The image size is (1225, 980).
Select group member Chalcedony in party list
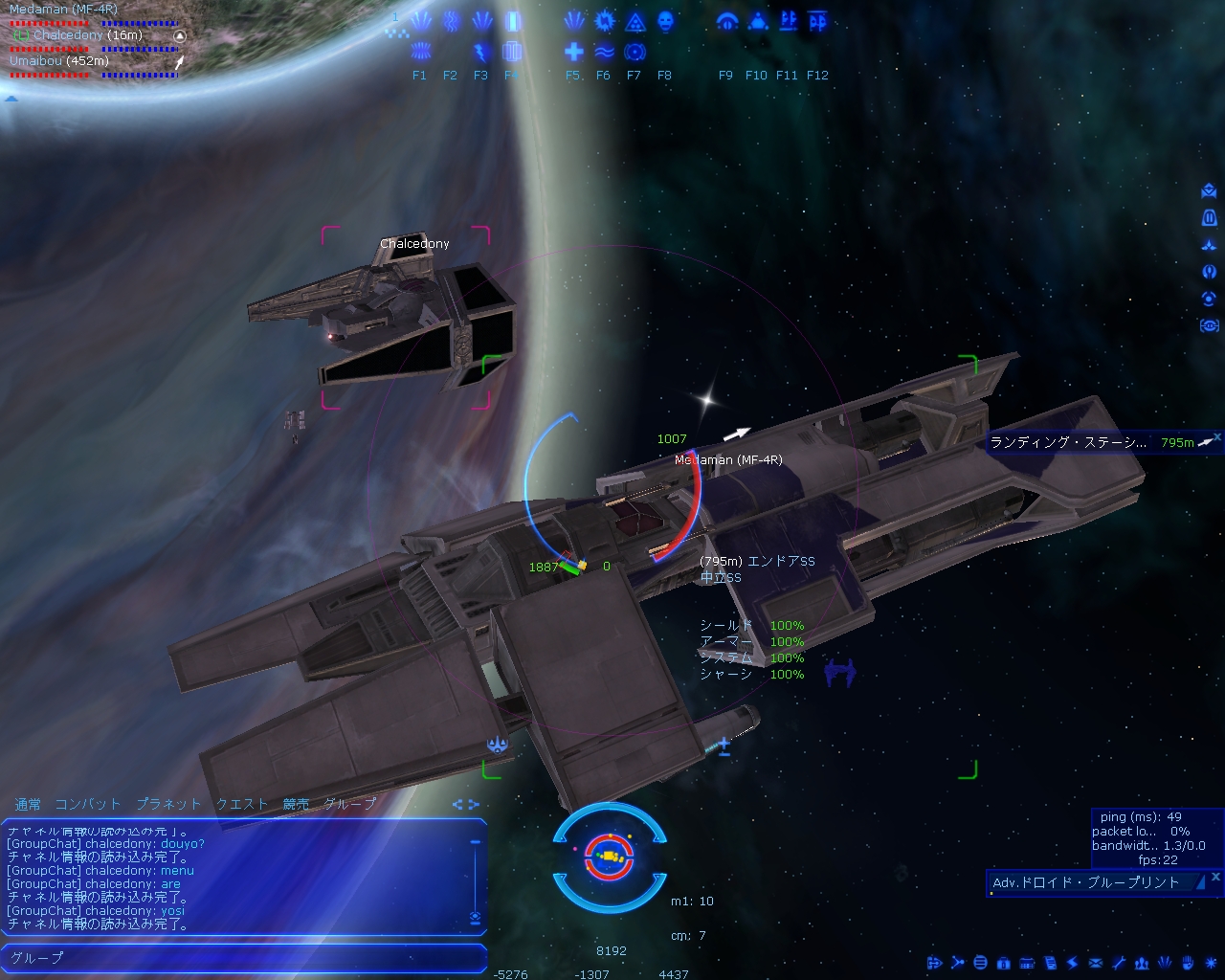[68, 34]
